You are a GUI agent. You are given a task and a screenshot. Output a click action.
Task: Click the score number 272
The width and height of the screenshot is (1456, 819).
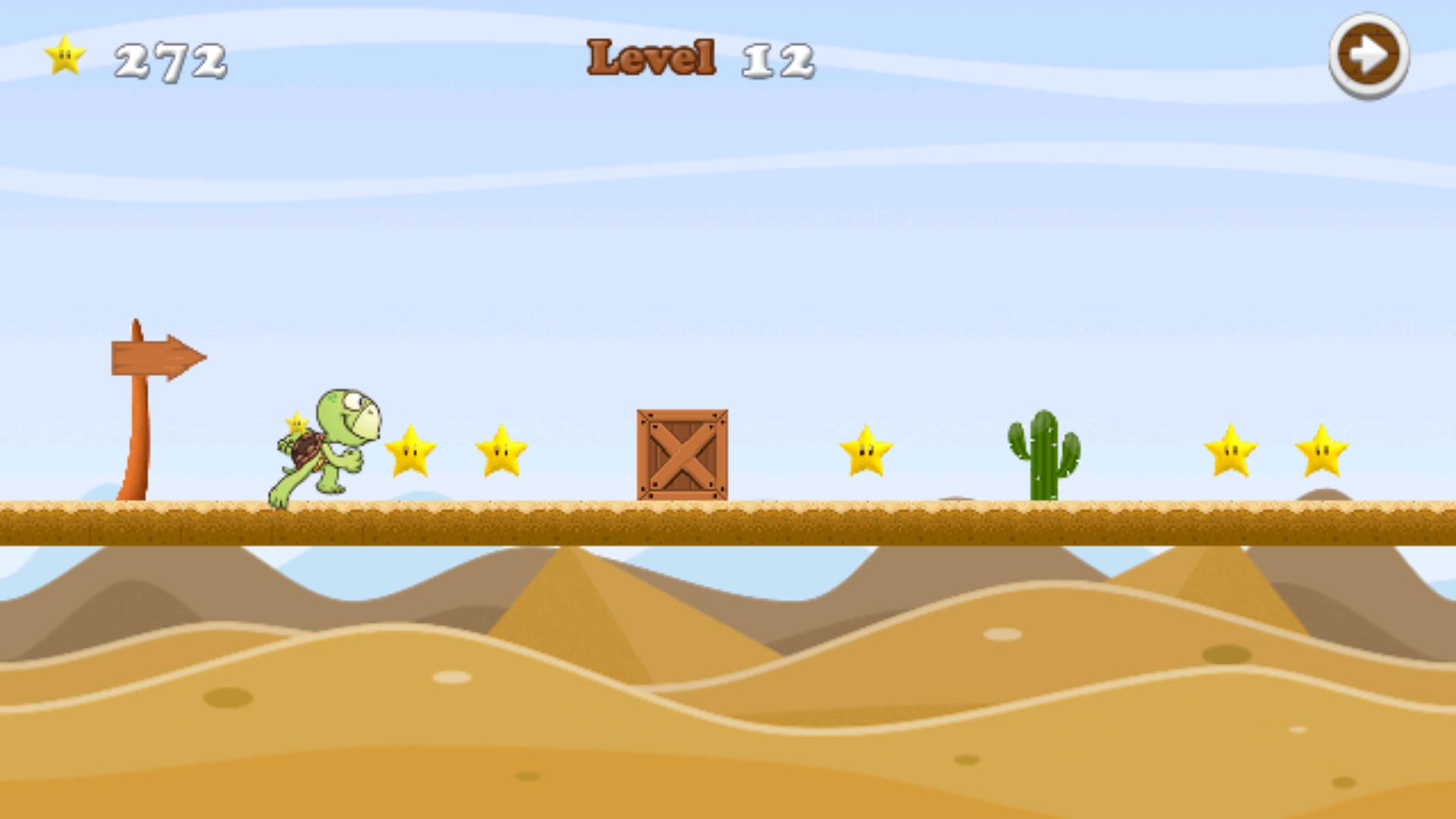coord(171,59)
